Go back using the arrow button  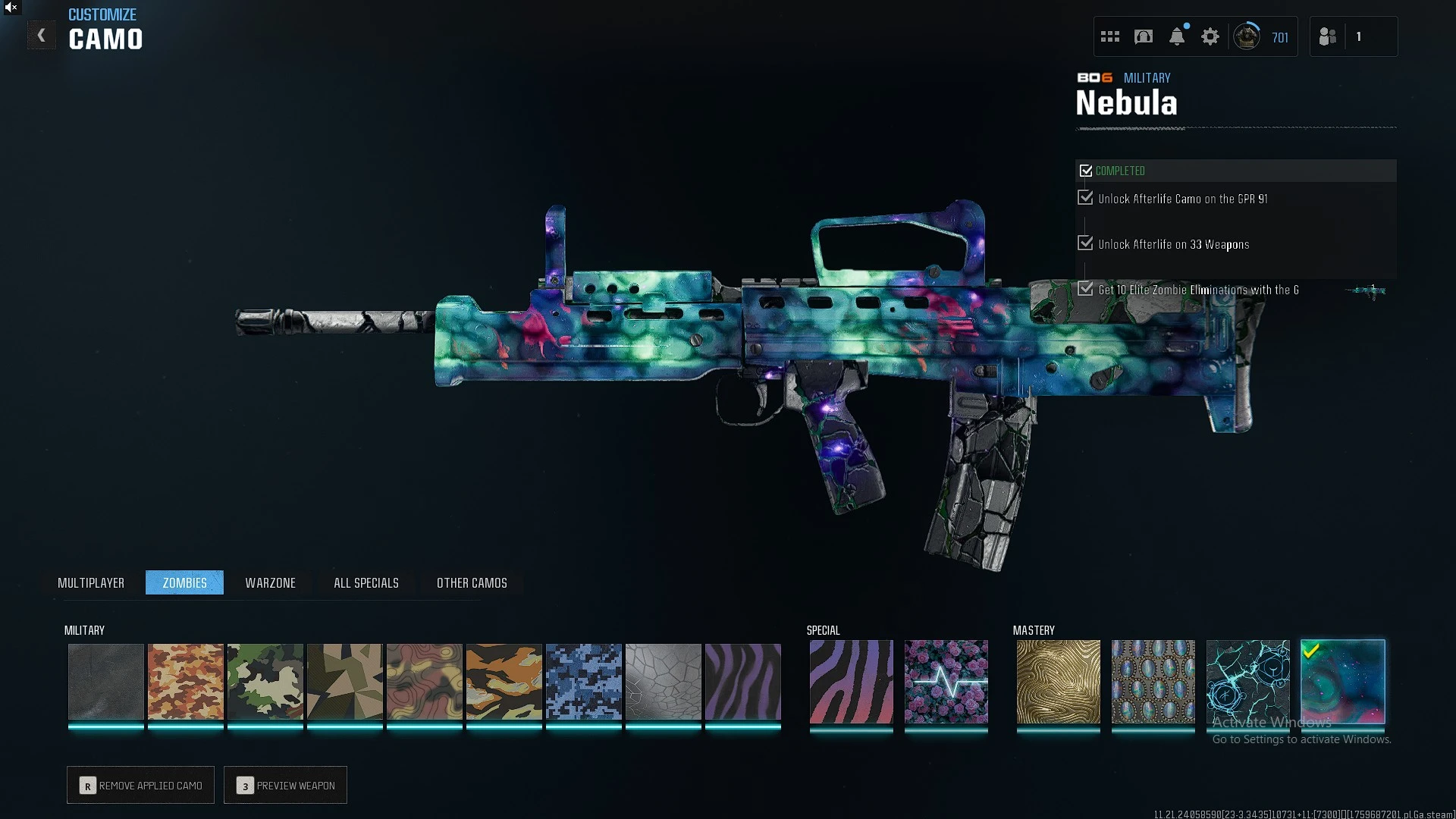coord(41,36)
